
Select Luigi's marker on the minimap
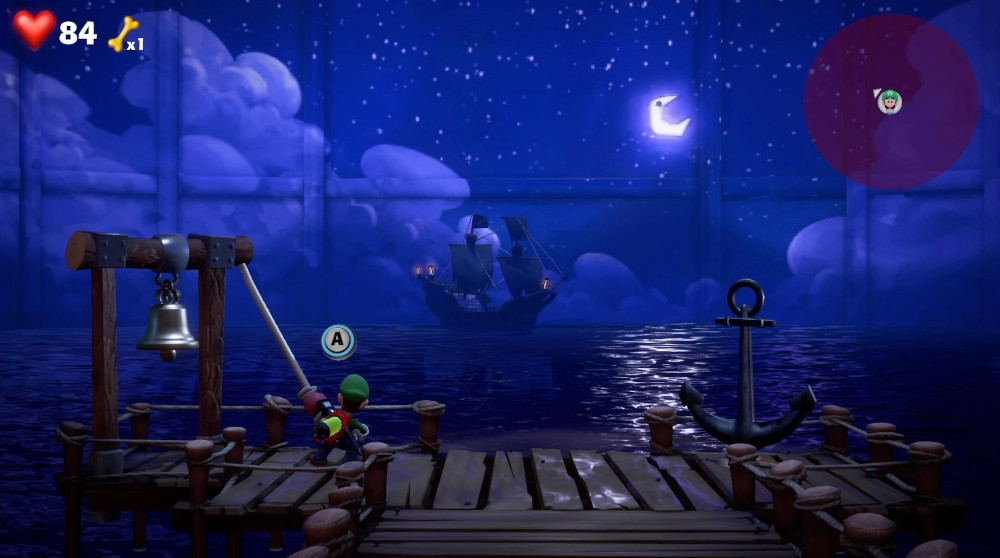coord(889,100)
